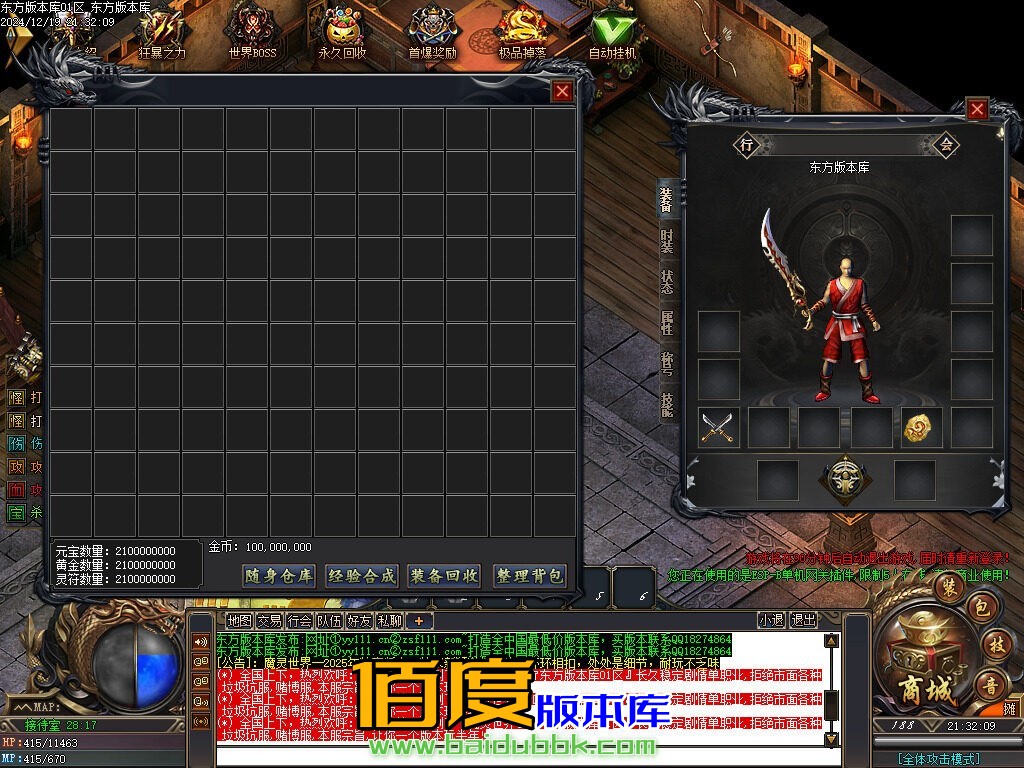Screen dimensions: 1024x768
Task: Switch to the 时装 fashion tab
Action: (667, 241)
